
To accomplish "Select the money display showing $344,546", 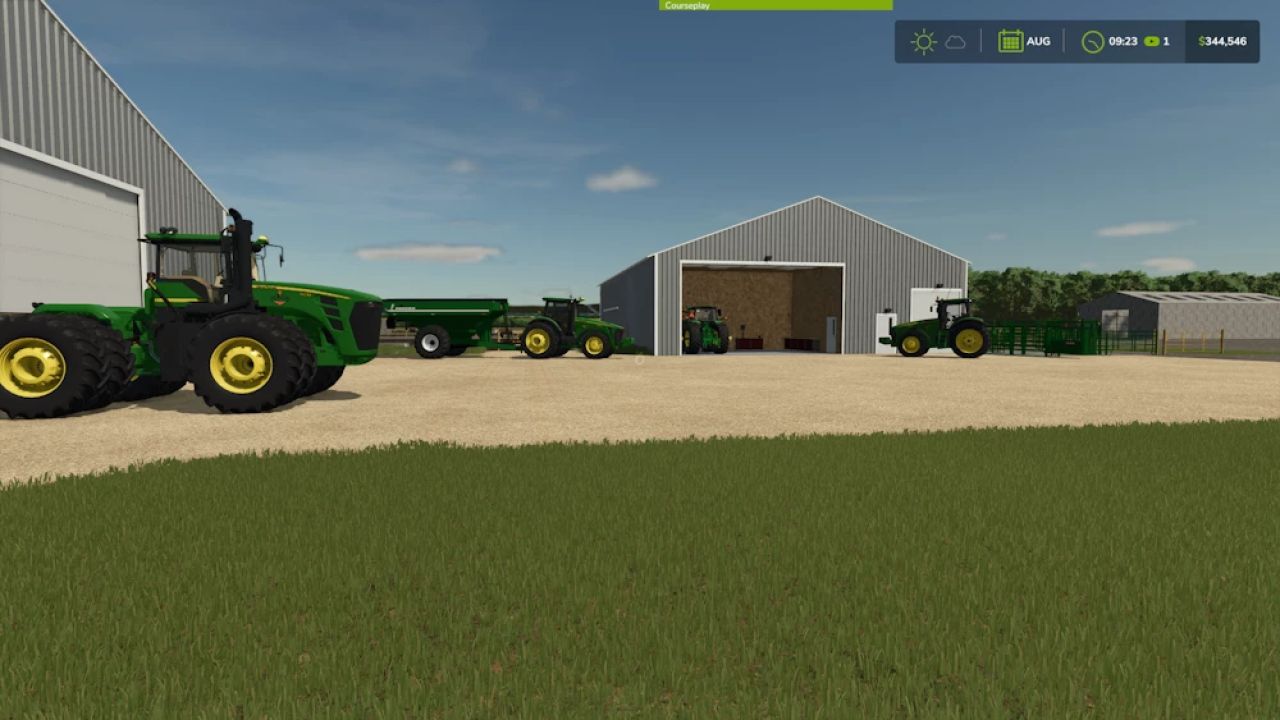I will pos(1222,41).
